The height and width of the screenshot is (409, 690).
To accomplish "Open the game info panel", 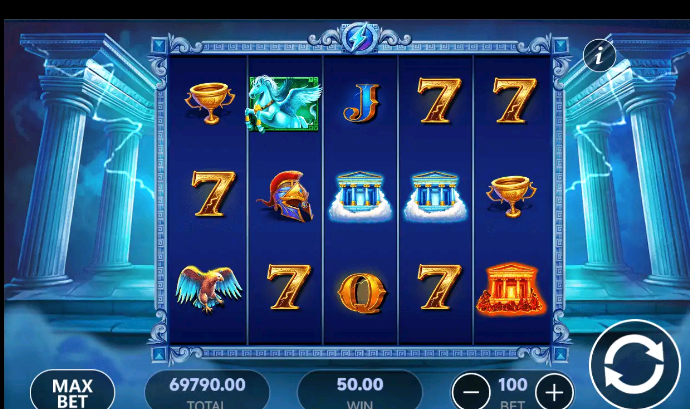I will tap(599, 55).
